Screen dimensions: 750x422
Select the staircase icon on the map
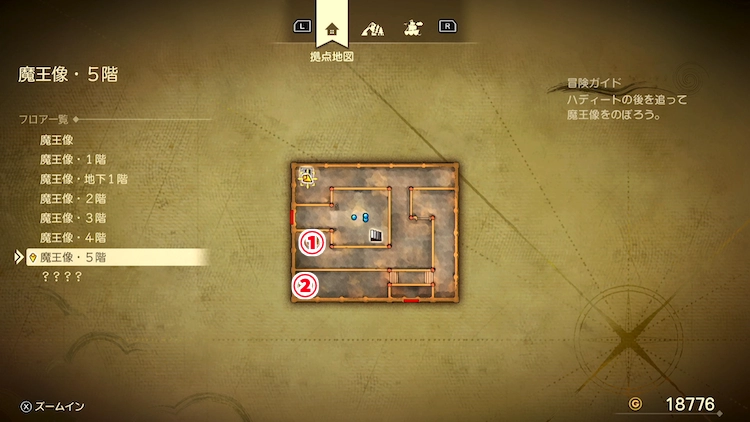coord(375,236)
